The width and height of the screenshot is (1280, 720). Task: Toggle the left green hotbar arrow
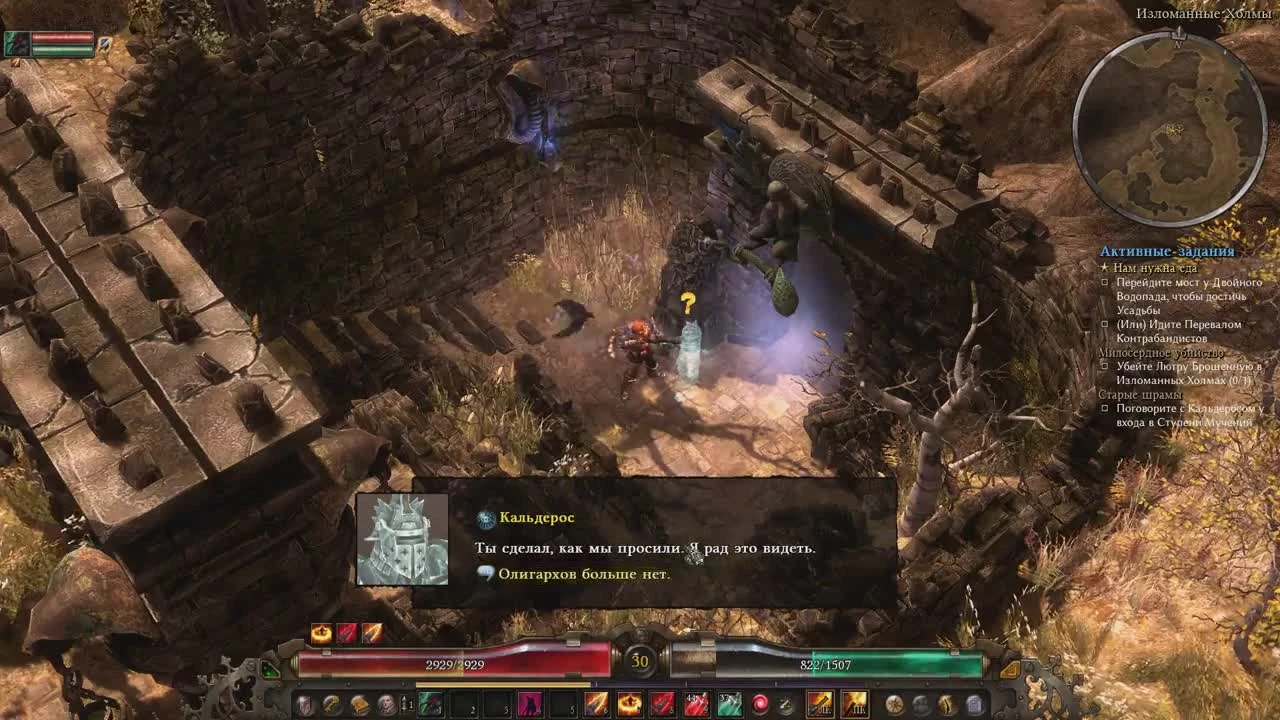point(270,670)
